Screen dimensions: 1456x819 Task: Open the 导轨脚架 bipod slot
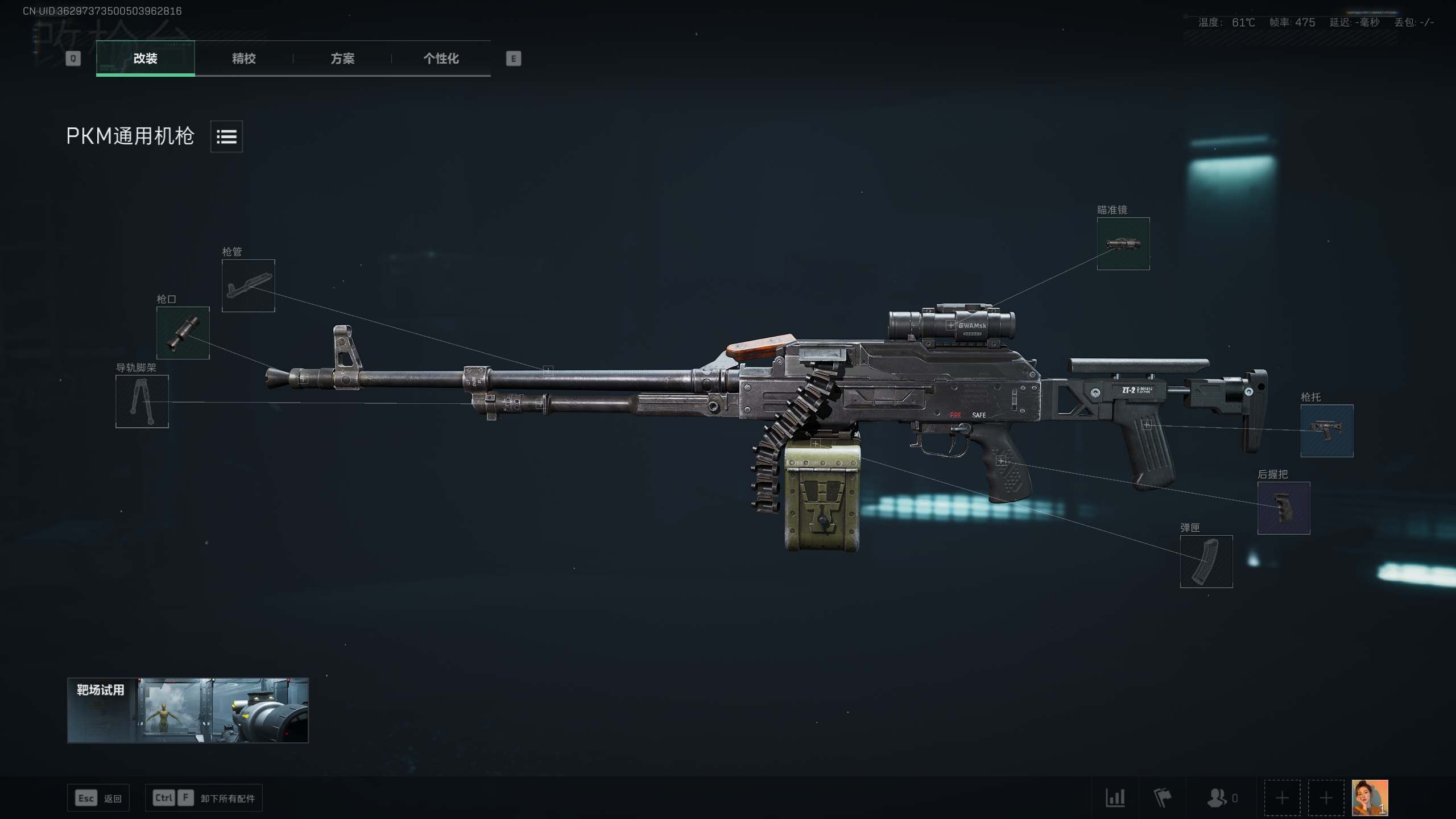click(142, 401)
